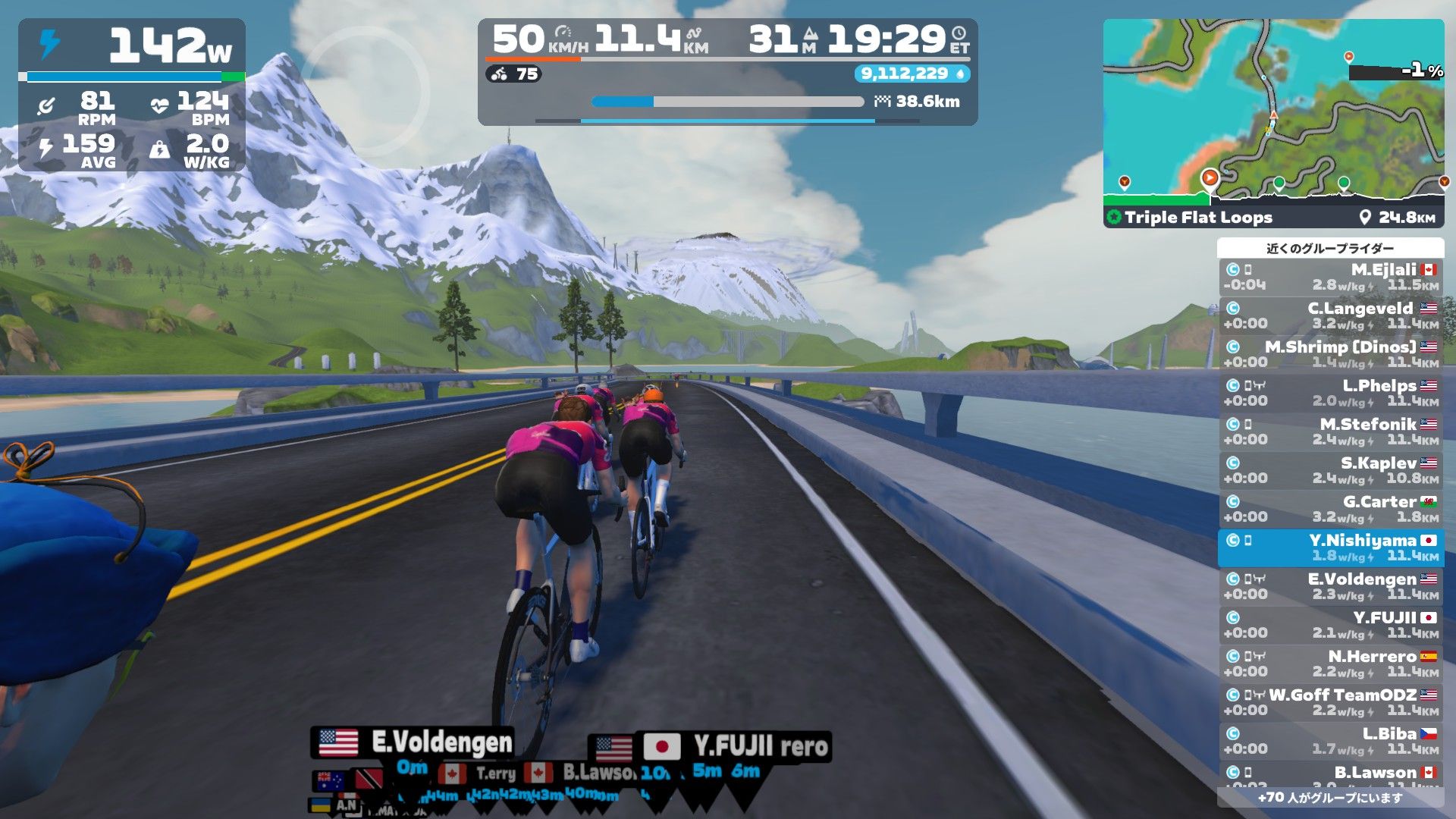1456x819 pixels.
Task: Click the Triple Flat Loops route label
Action: (1197, 218)
